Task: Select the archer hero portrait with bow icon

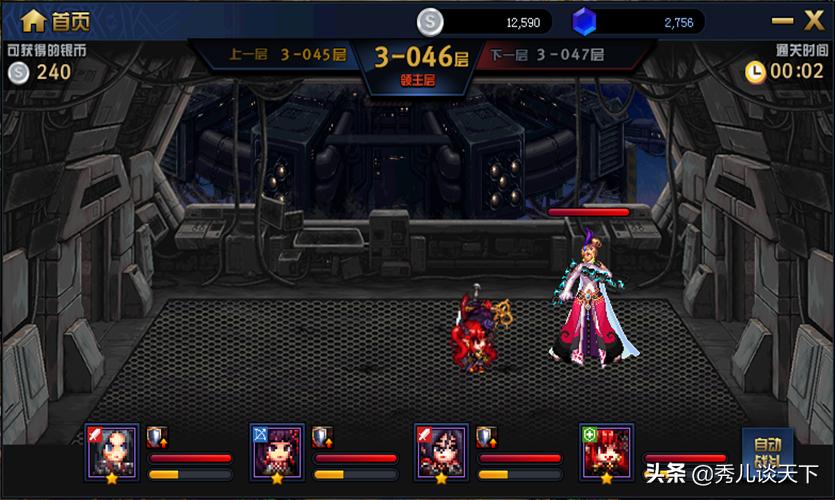Action: (x=276, y=452)
